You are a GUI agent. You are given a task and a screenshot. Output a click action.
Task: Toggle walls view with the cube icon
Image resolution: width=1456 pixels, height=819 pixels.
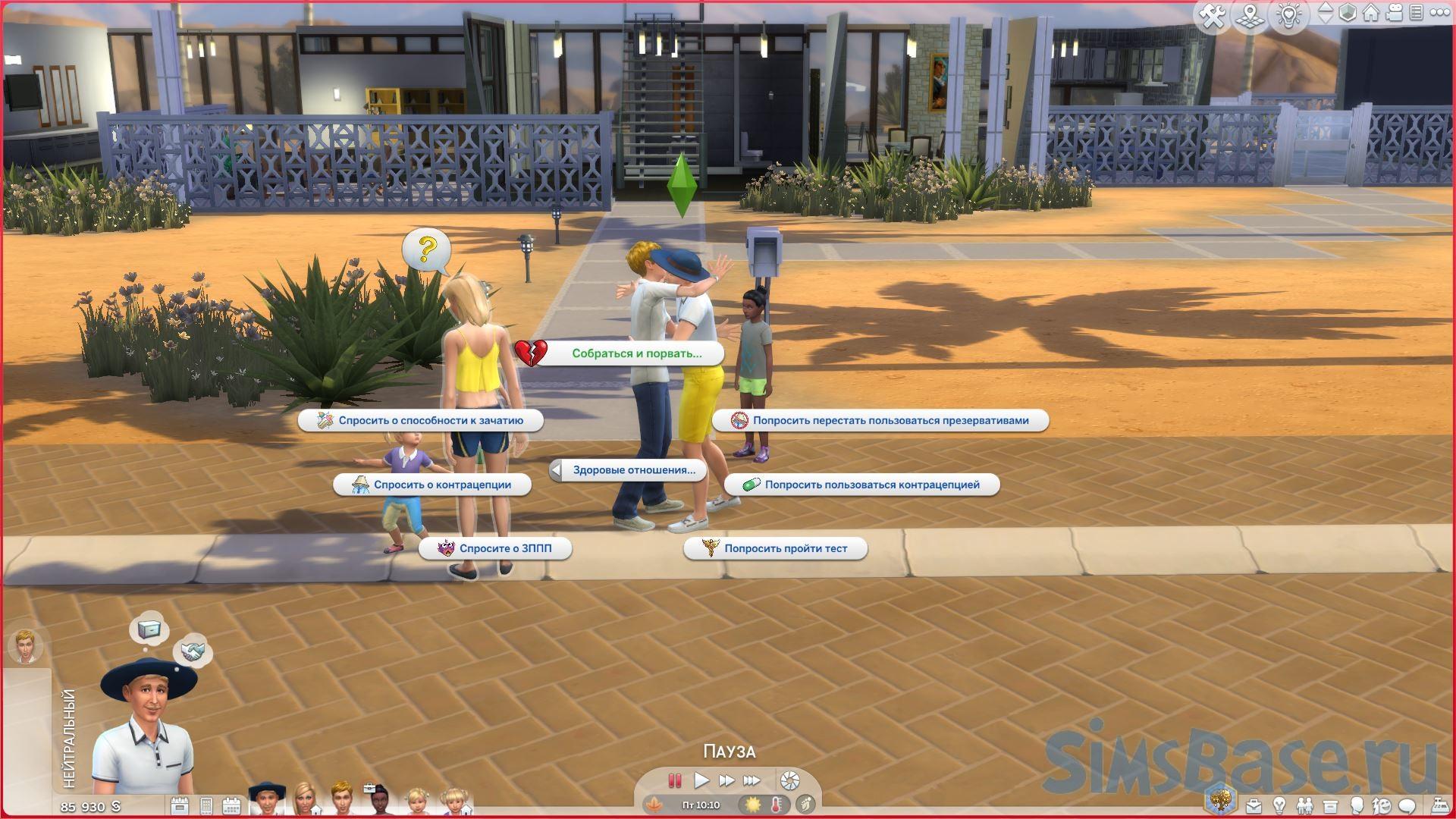(1348, 14)
